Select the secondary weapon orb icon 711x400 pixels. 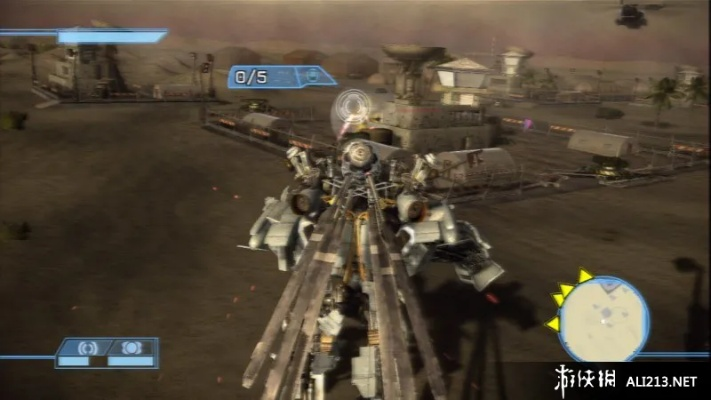coord(131,347)
